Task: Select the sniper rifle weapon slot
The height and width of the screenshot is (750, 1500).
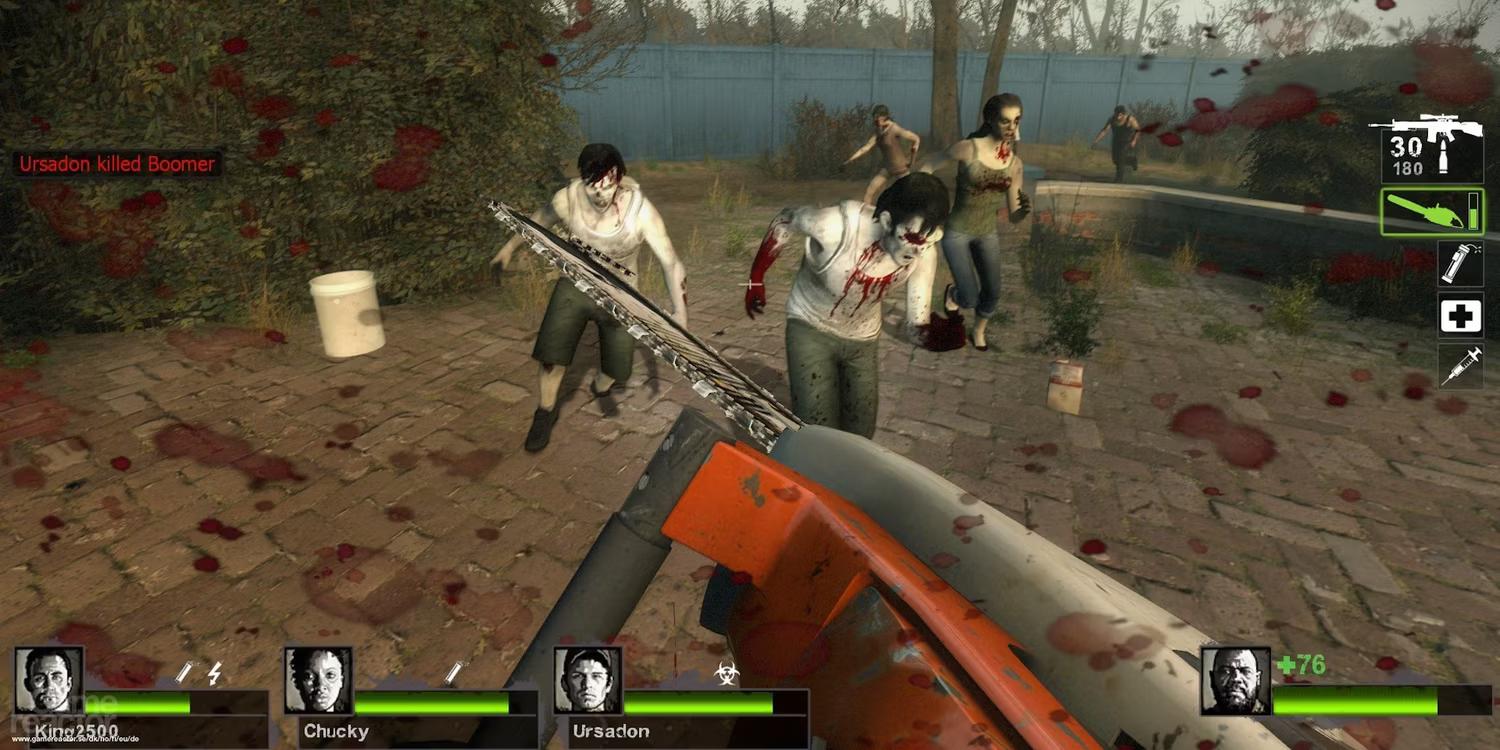Action: click(1426, 148)
